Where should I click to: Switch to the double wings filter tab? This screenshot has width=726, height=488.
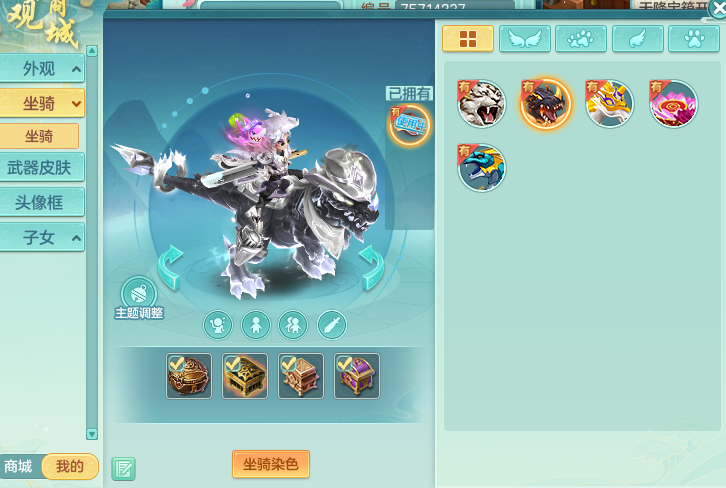[x=525, y=39]
